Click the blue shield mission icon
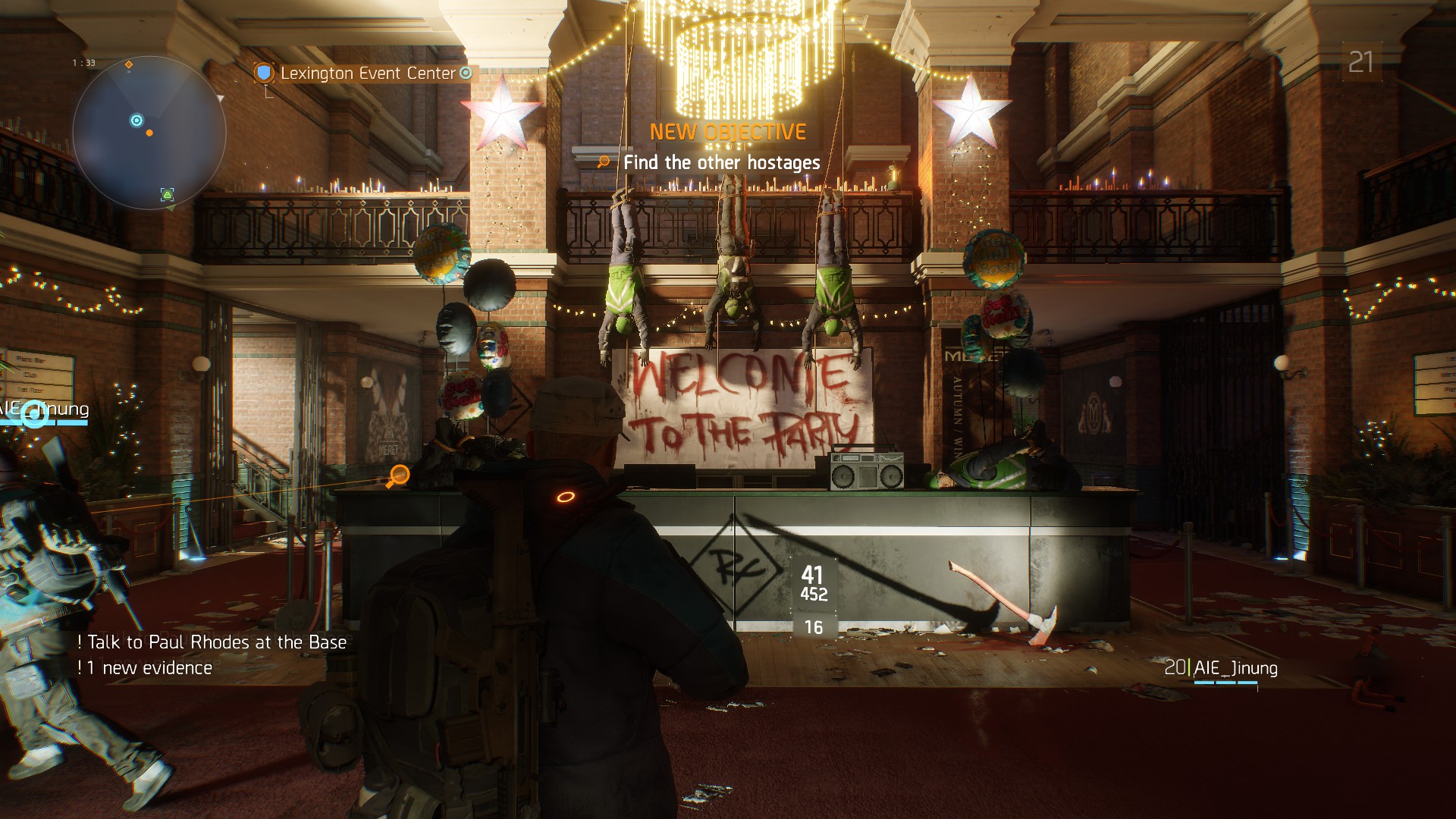The height and width of the screenshot is (819, 1456). click(x=264, y=73)
